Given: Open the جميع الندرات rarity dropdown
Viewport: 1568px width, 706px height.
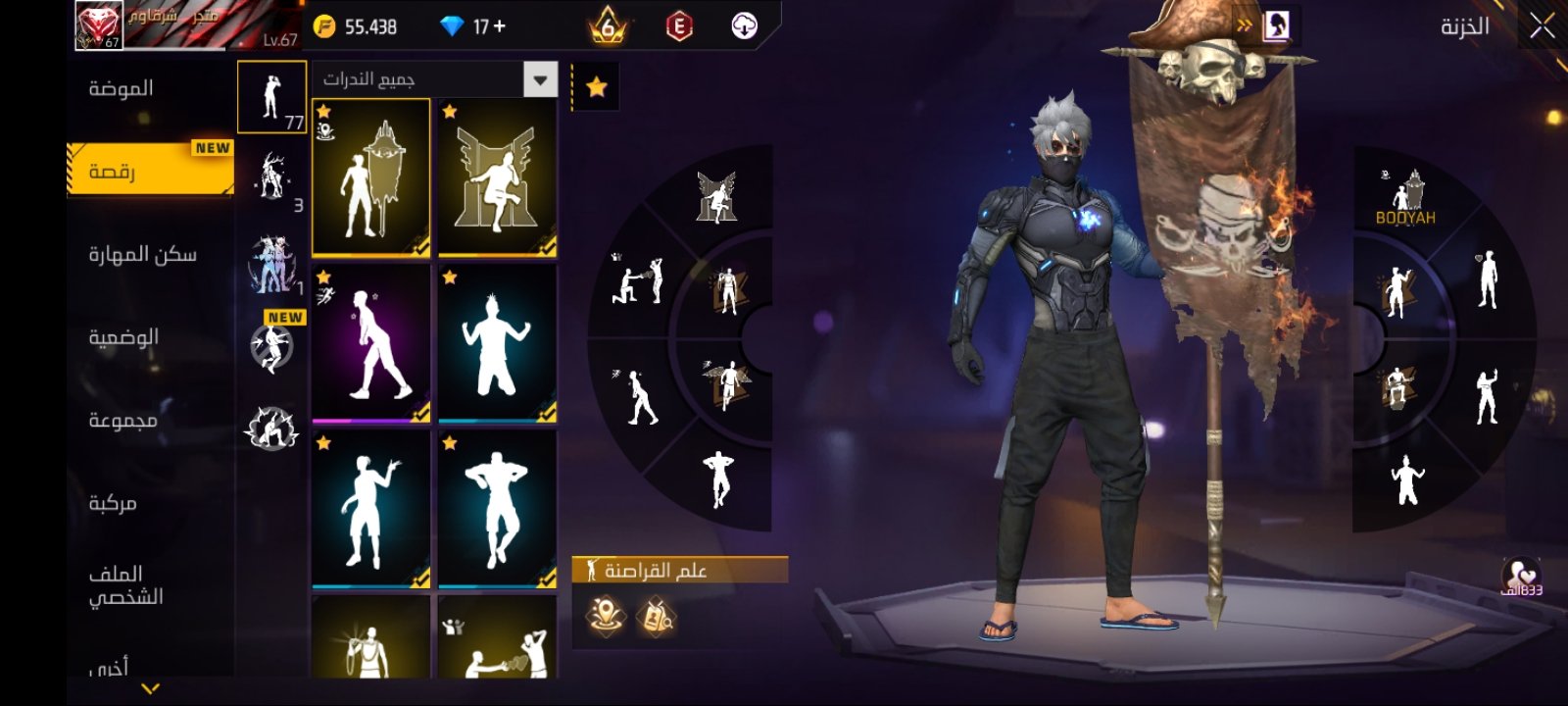Looking at the screenshot, I should coord(435,79).
